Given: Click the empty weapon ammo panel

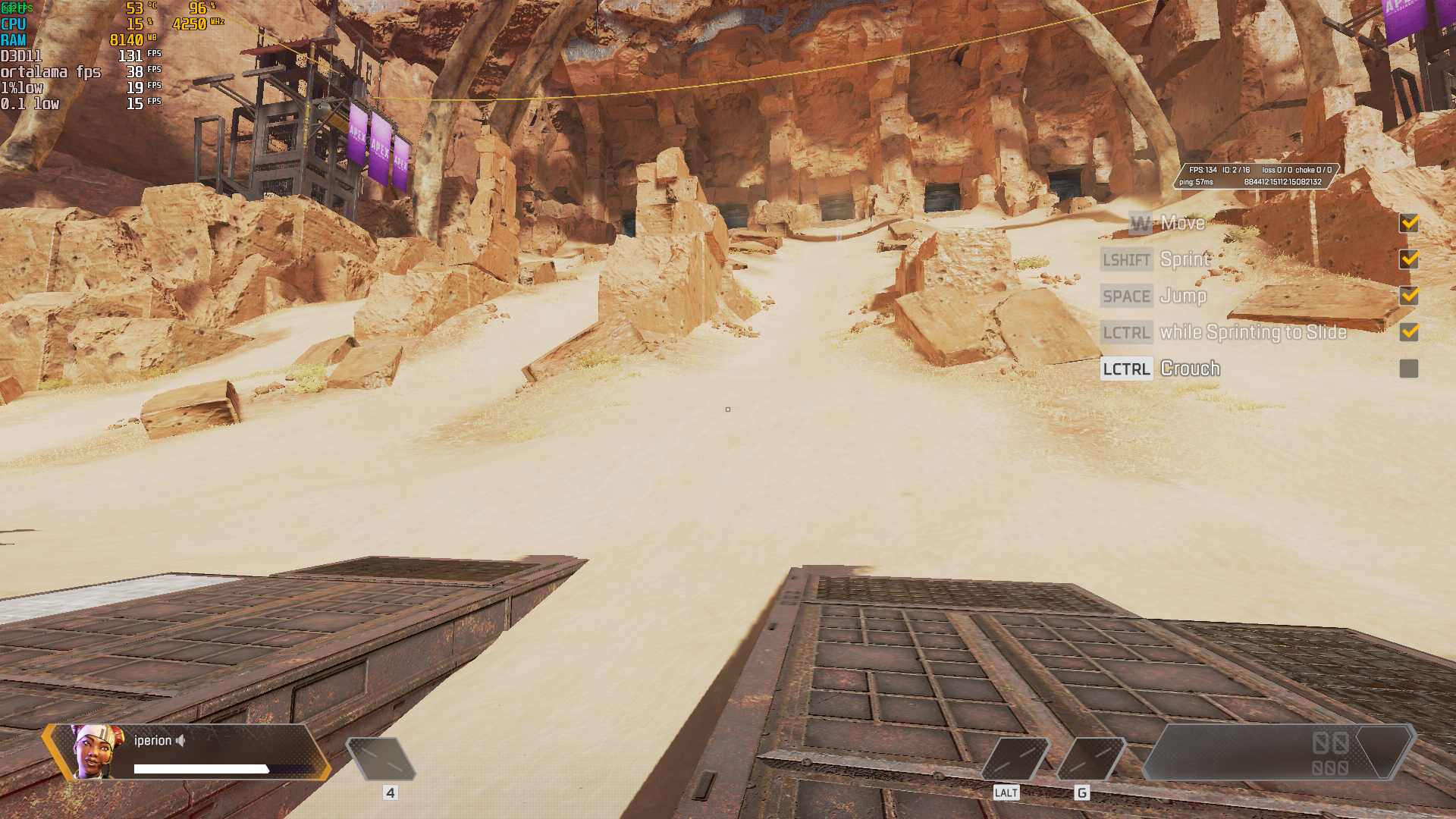Looking at the screenshot, I should 1278,752.
